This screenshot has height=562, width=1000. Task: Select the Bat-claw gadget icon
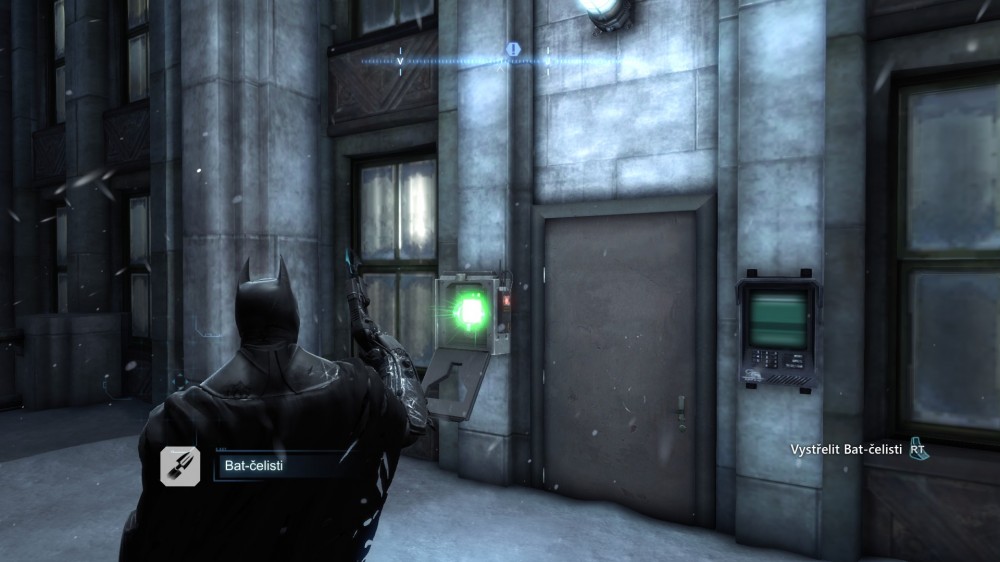click(181, 466)
